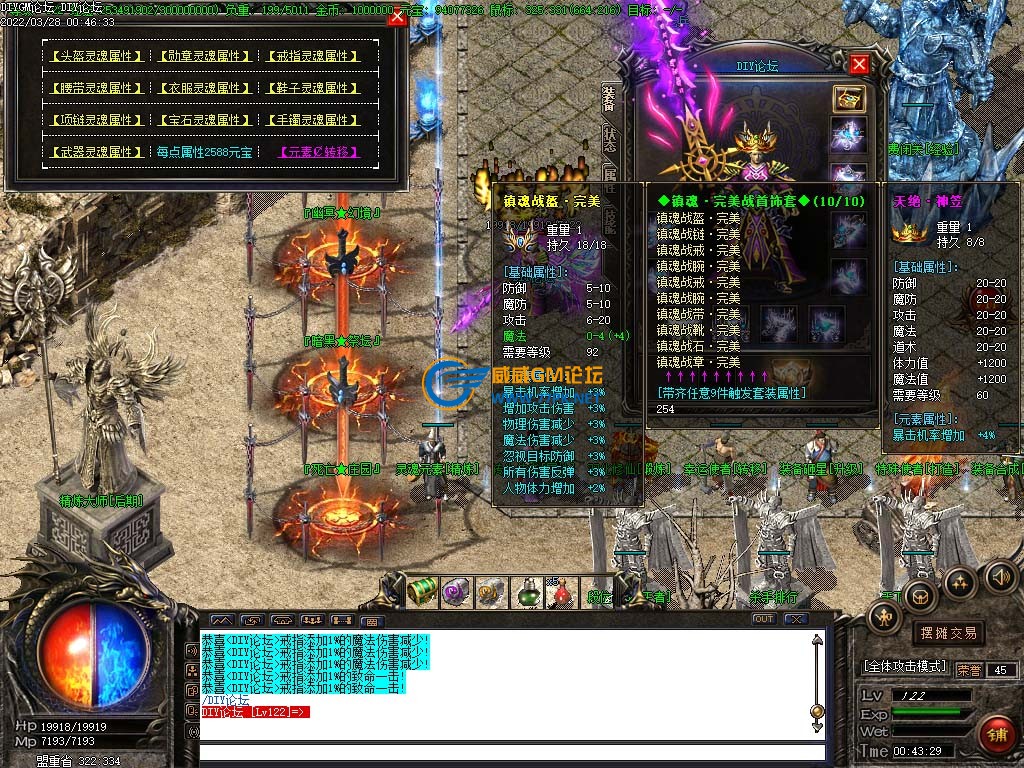
Task: Use the red potion in the hotbar
Action: tap(561, 593)
